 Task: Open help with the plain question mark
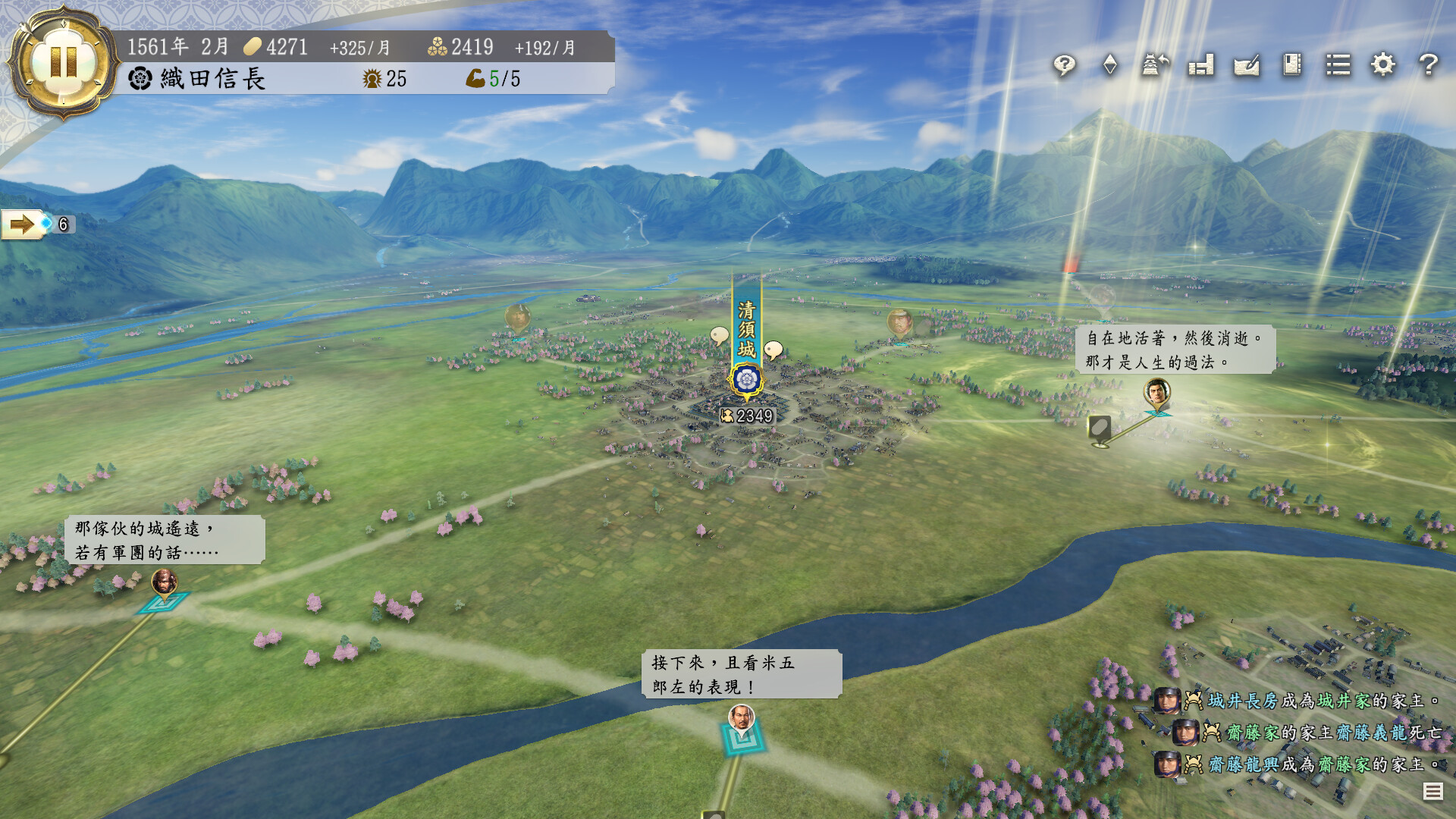(1429, 65)
